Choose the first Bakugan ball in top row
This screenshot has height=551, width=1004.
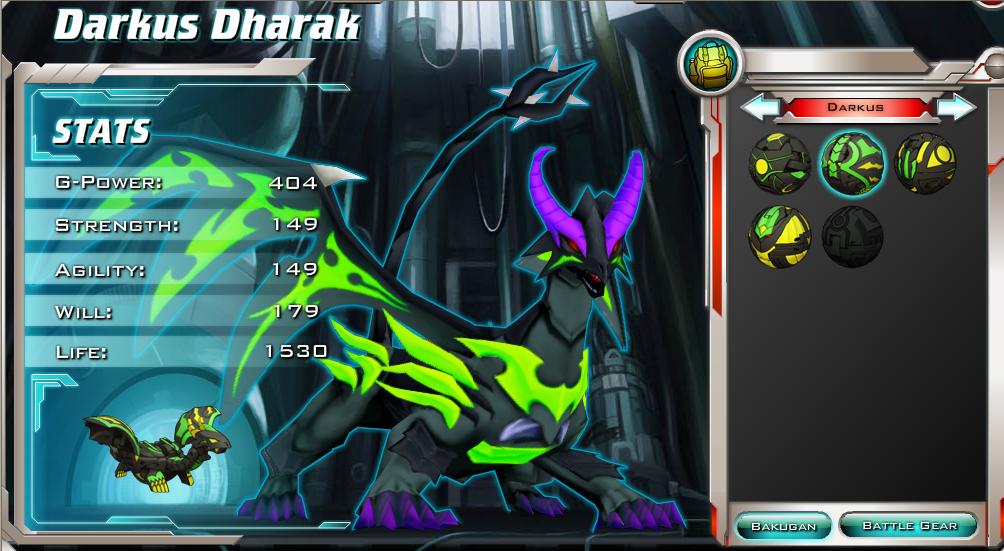click(x=779, y=162)
